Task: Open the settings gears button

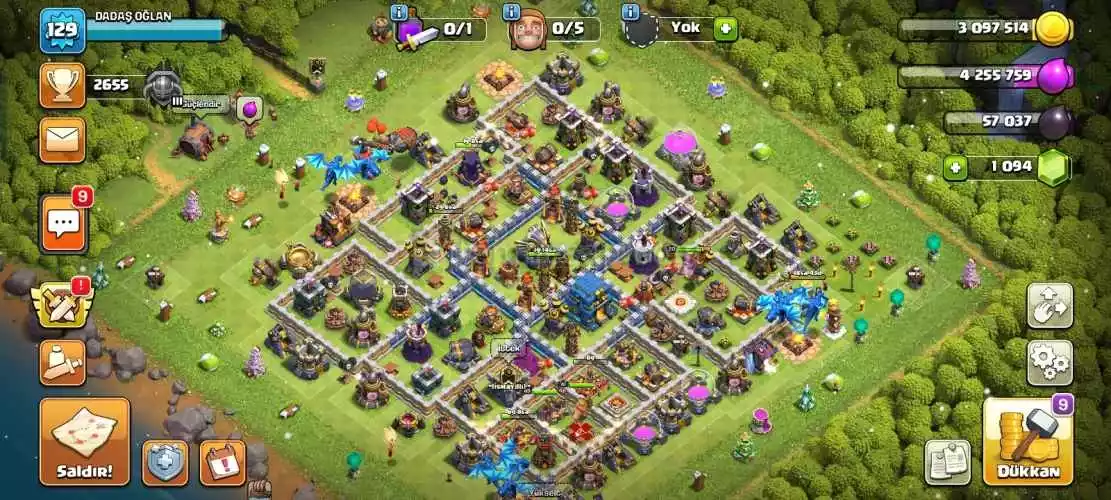Action: (1049, 362)
